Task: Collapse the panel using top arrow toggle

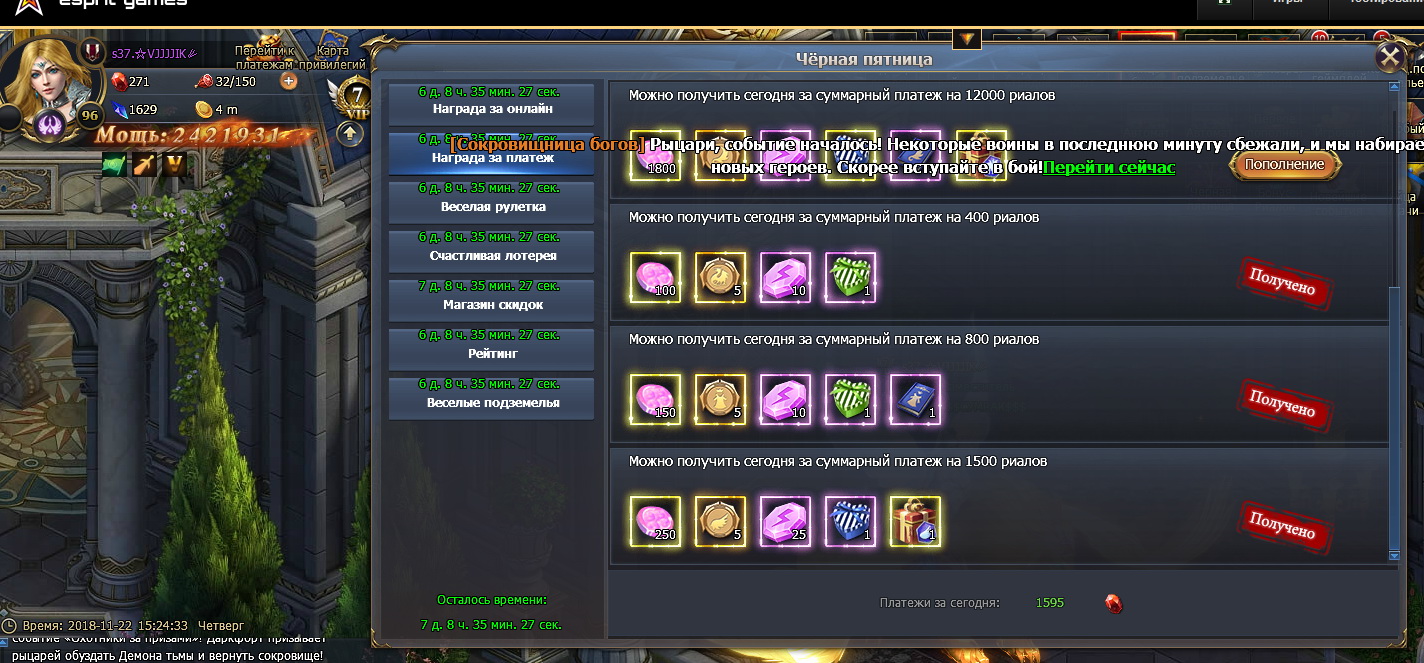Action: coord(966,39)
